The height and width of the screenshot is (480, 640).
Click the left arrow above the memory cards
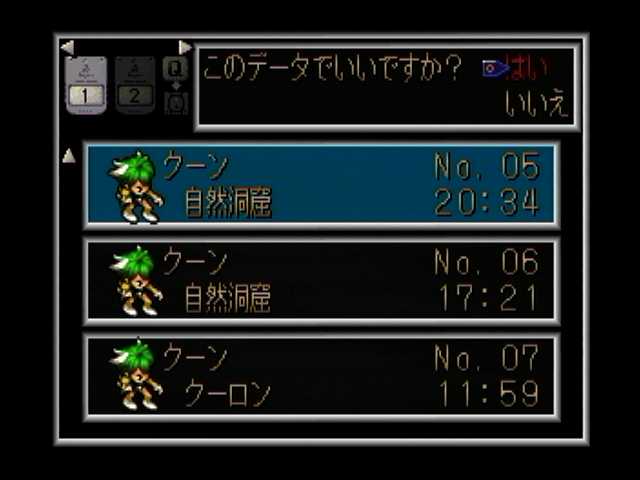(x=66, y=47)
